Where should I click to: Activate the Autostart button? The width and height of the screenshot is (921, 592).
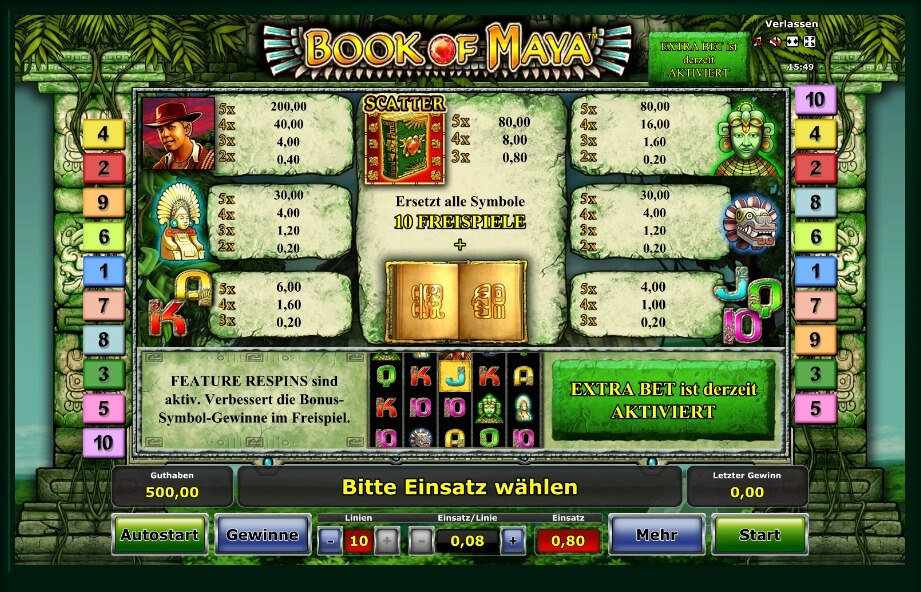point(160,535)
